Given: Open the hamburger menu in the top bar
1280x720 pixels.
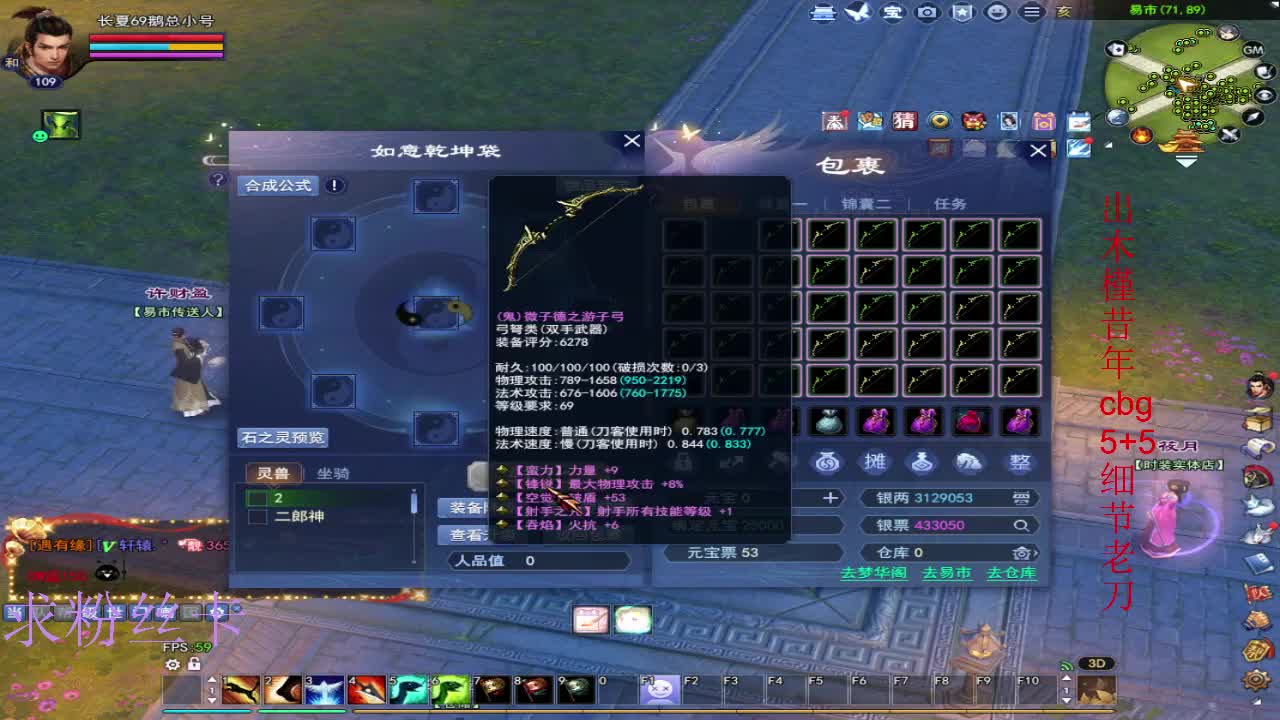Looking at the screenshot, I should pos(1029,14).
